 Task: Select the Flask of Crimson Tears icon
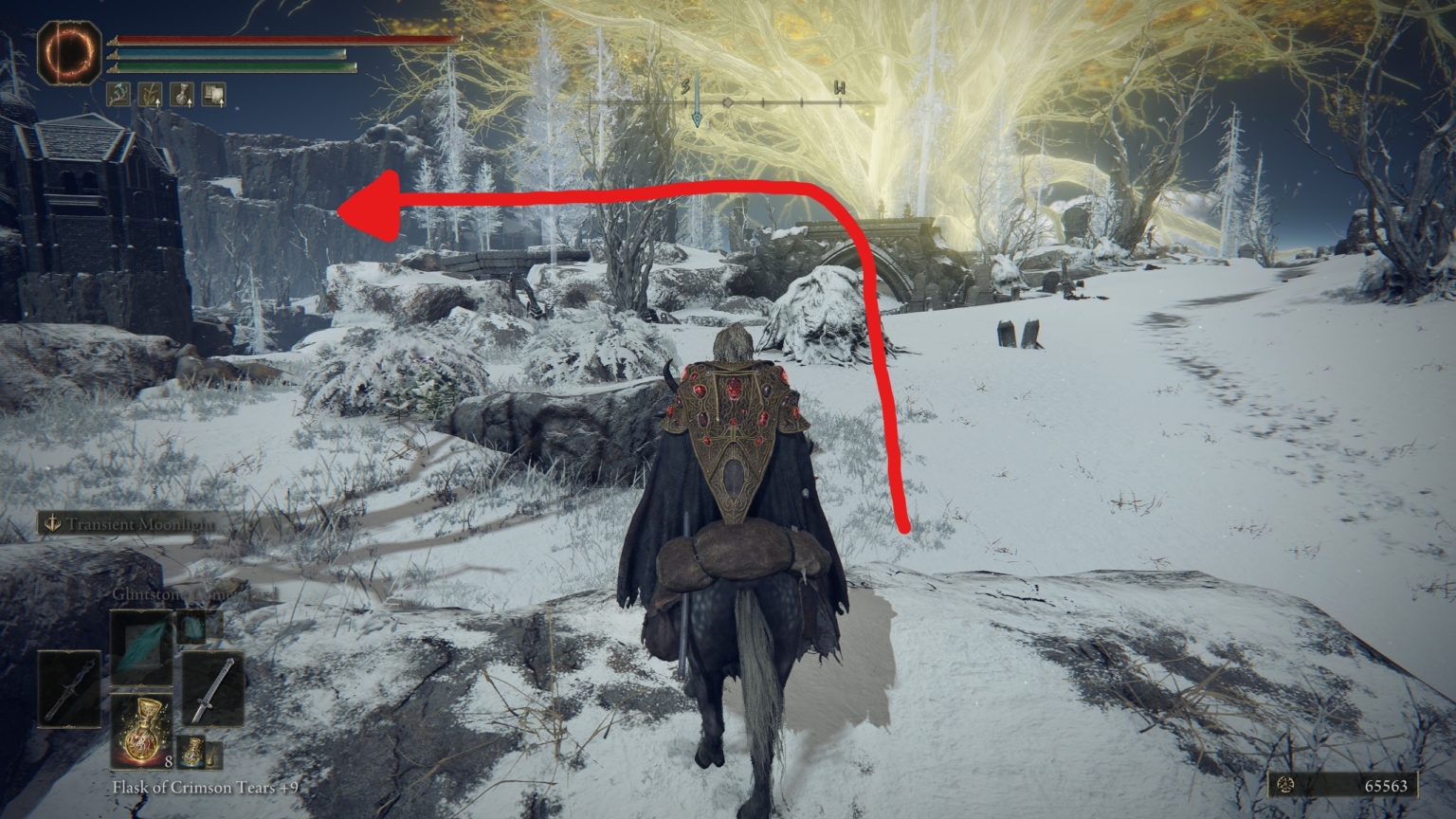[x=142, y=732]
